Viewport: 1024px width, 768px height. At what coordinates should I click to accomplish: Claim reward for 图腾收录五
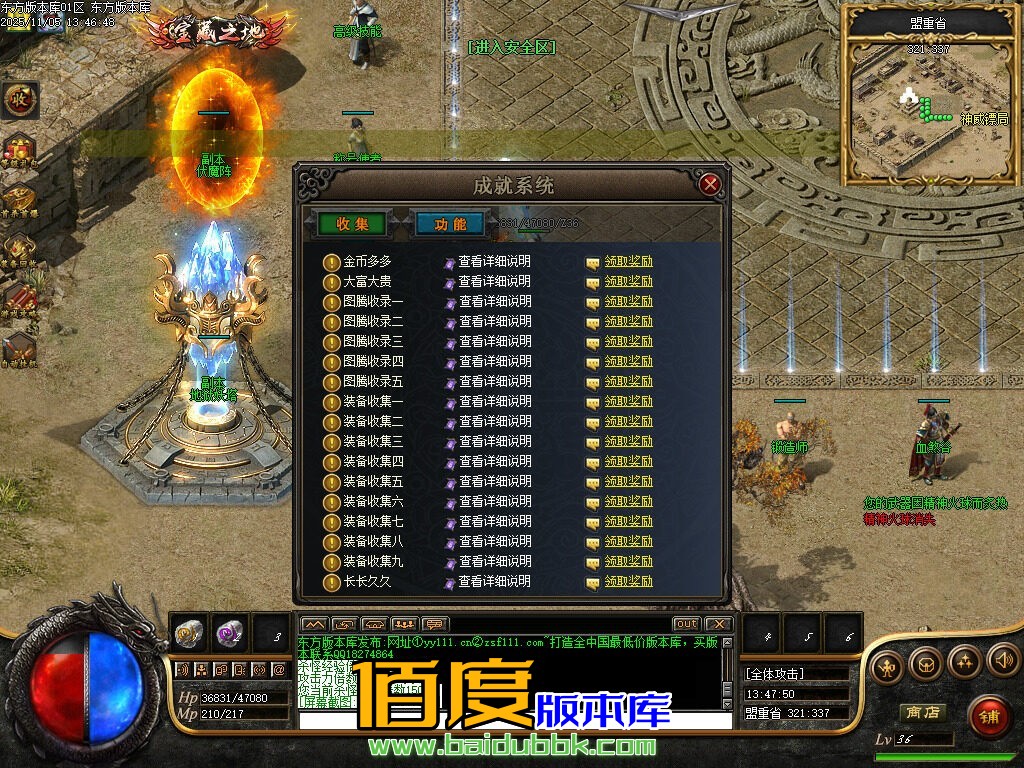(628, 382)
